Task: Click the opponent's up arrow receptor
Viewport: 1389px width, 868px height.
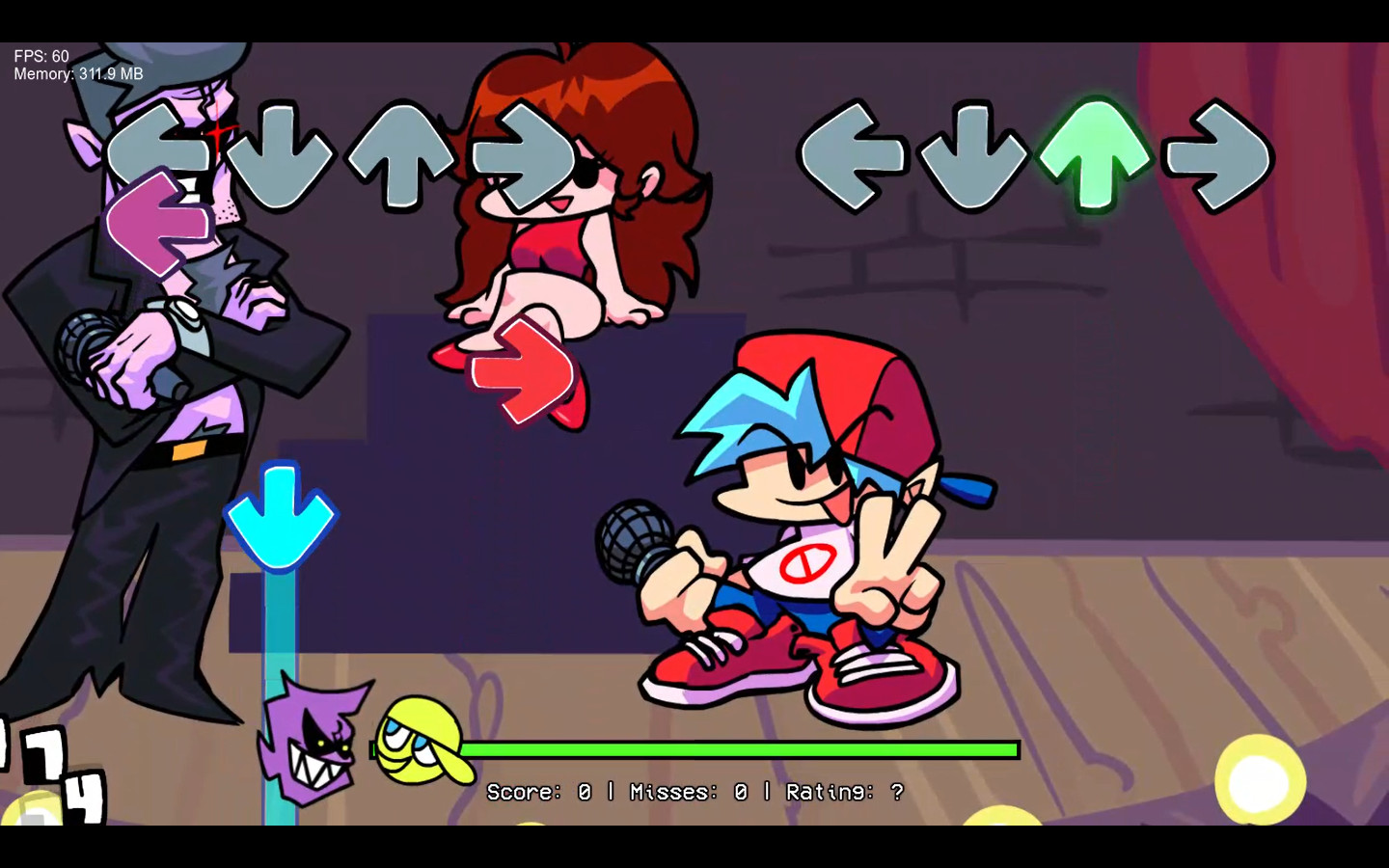Action: click(x=405, y=154)
